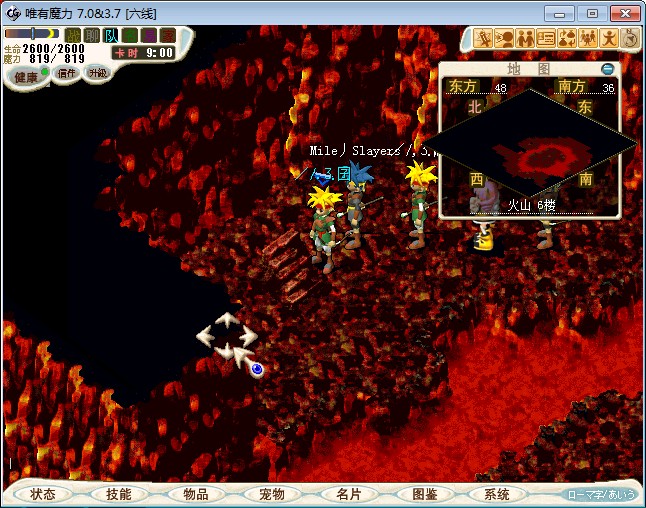646x508 pixels.
Task: Minimize the 地图 map panel
Action: (x=608, y=69)
